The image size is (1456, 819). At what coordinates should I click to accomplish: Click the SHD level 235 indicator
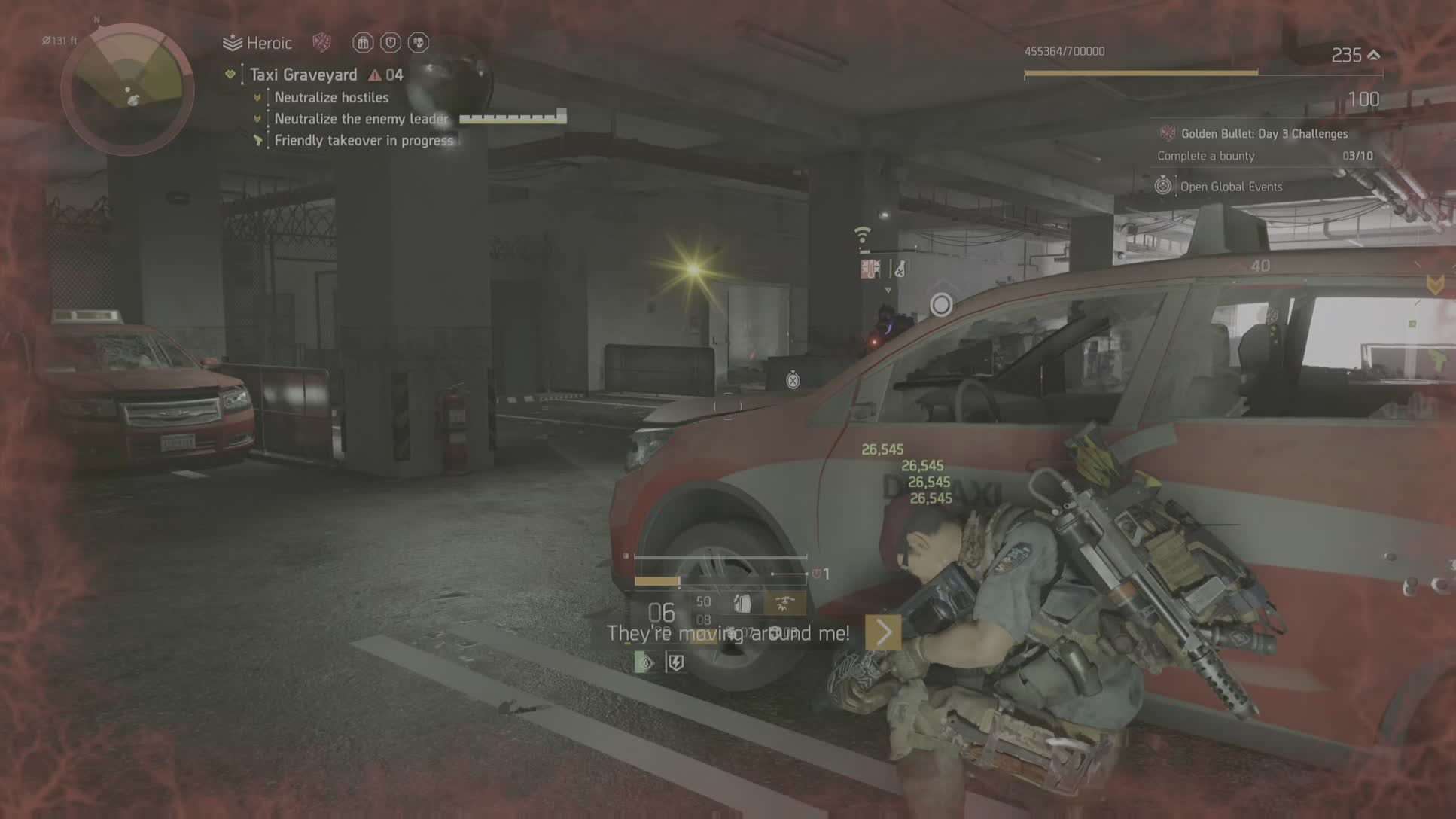1354,55
